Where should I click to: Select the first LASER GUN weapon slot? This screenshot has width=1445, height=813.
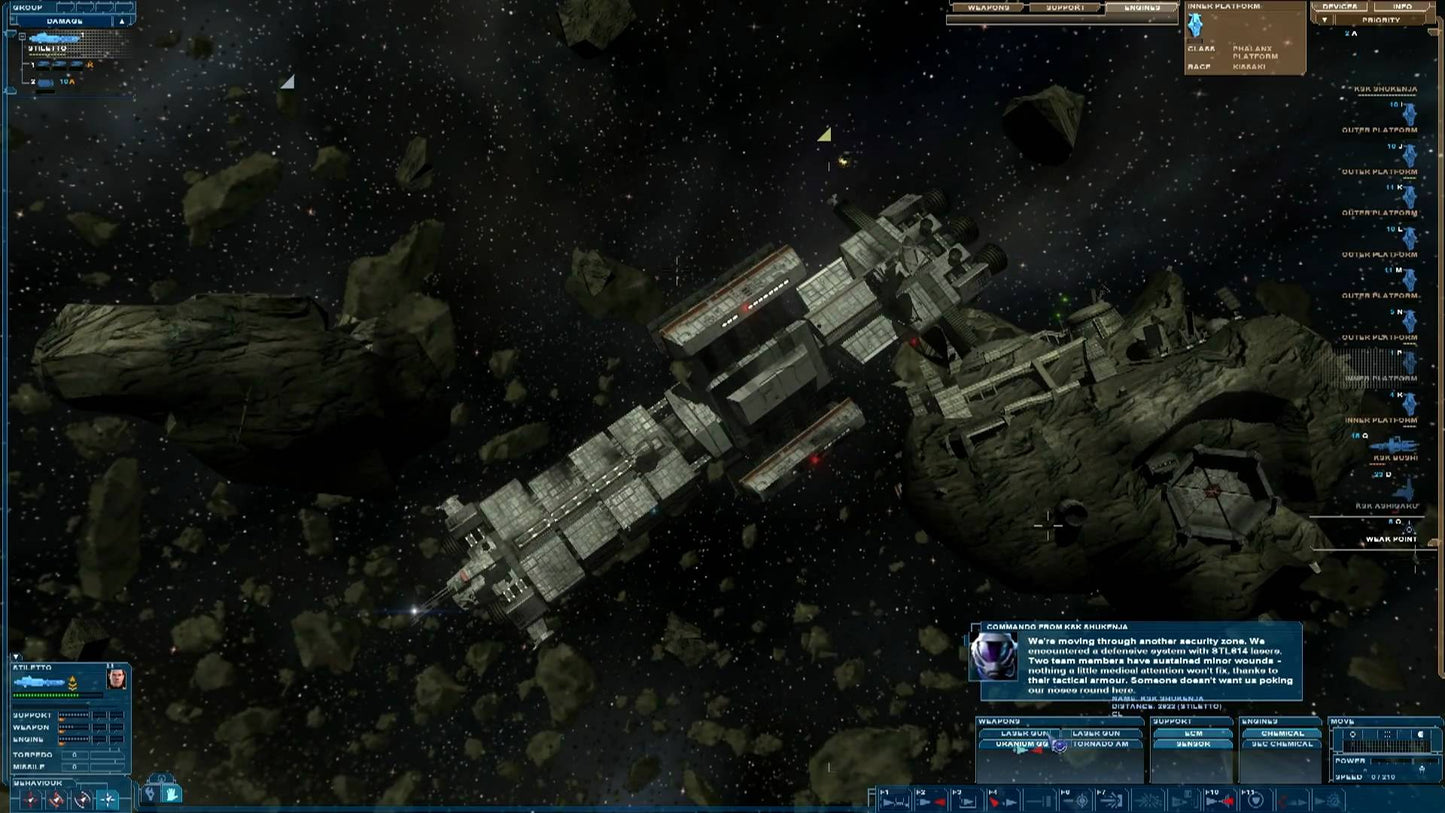[x=1022, y=733]
